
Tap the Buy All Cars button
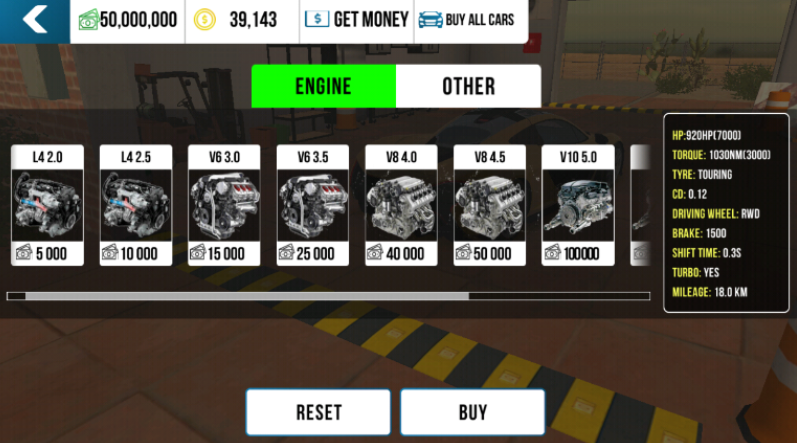[x=467, y=20]
